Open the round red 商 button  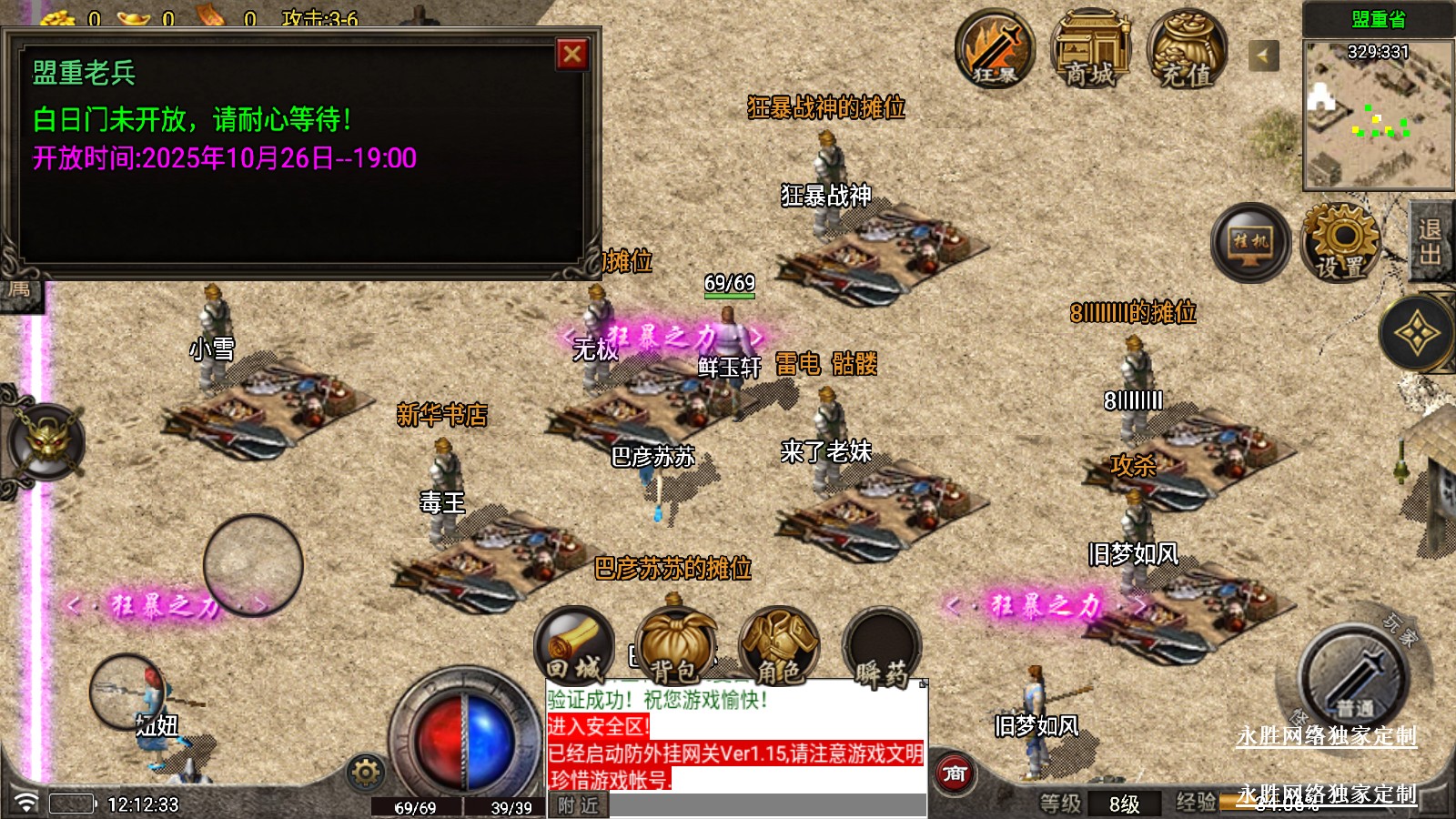955,773
